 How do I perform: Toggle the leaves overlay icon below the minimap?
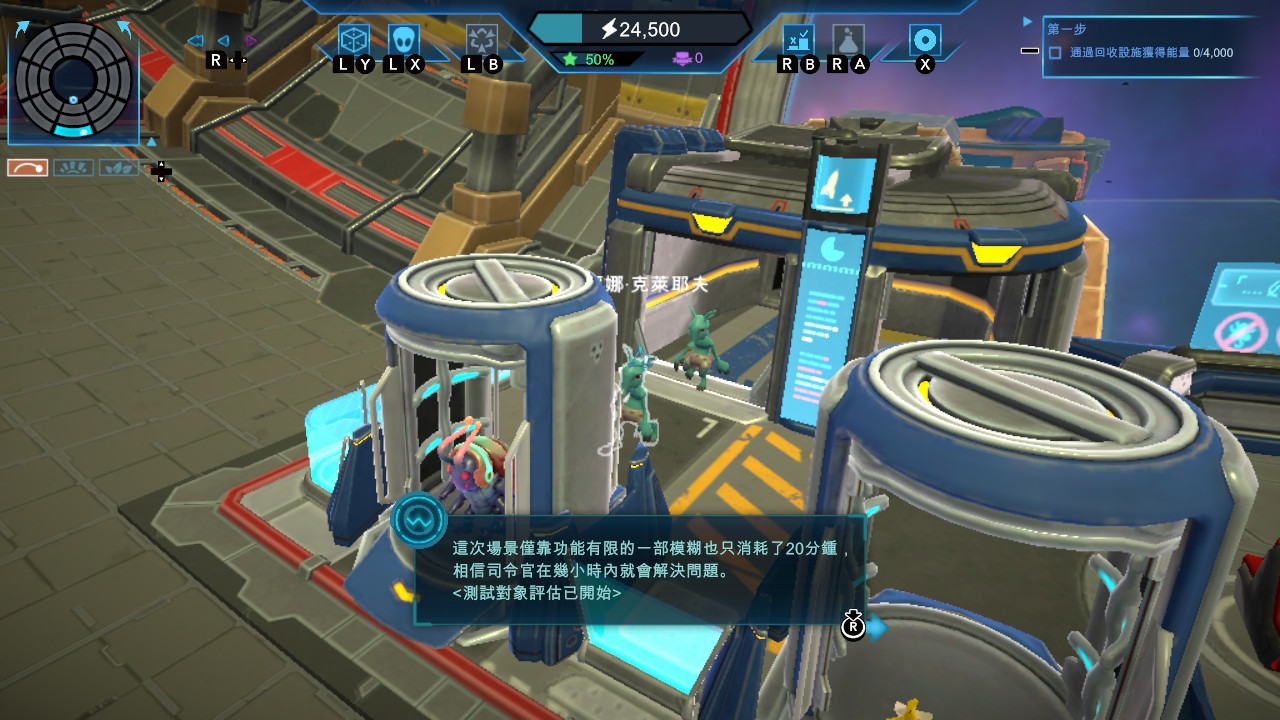tap(119, 167)
